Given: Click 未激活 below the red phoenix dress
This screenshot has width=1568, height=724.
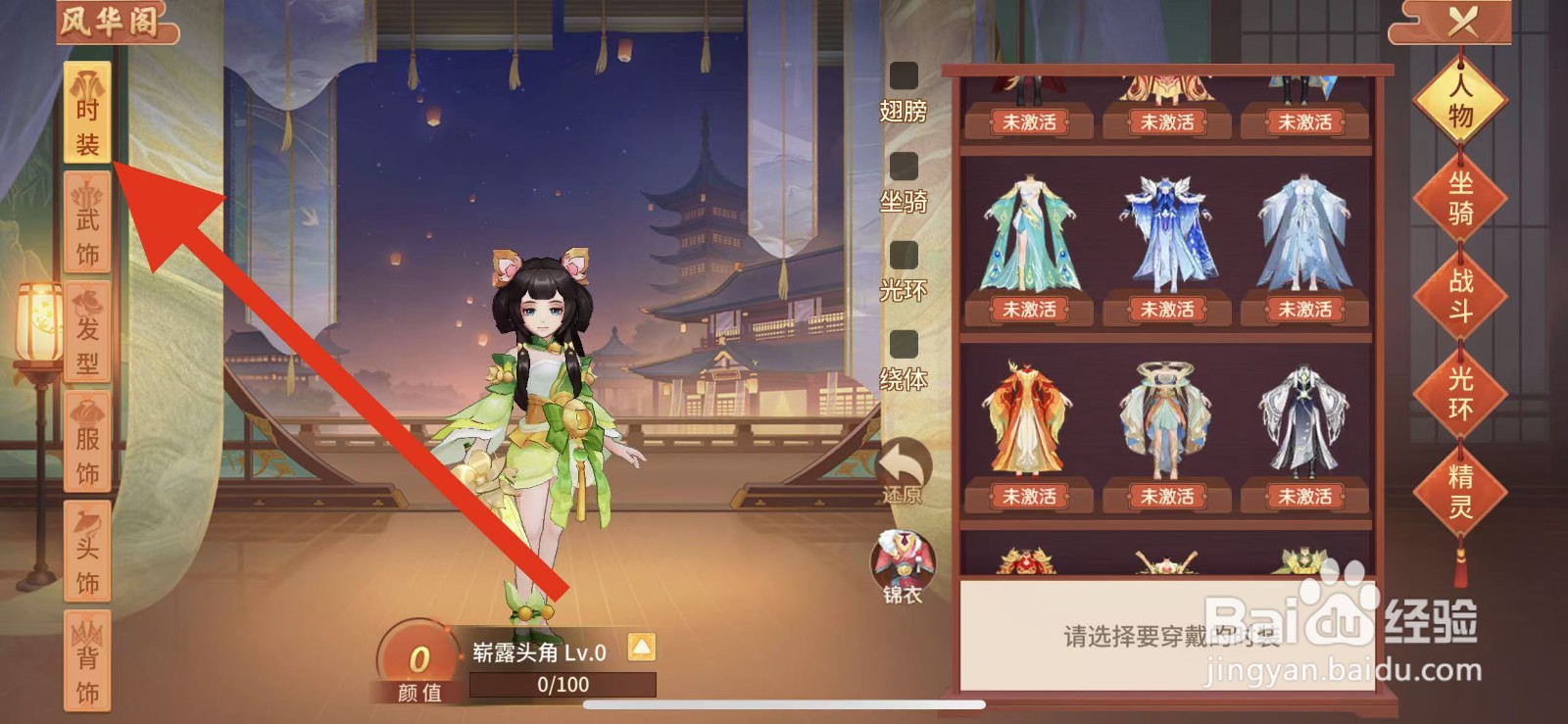Looking at the screenshot, I should click(x=1027, y=497).
